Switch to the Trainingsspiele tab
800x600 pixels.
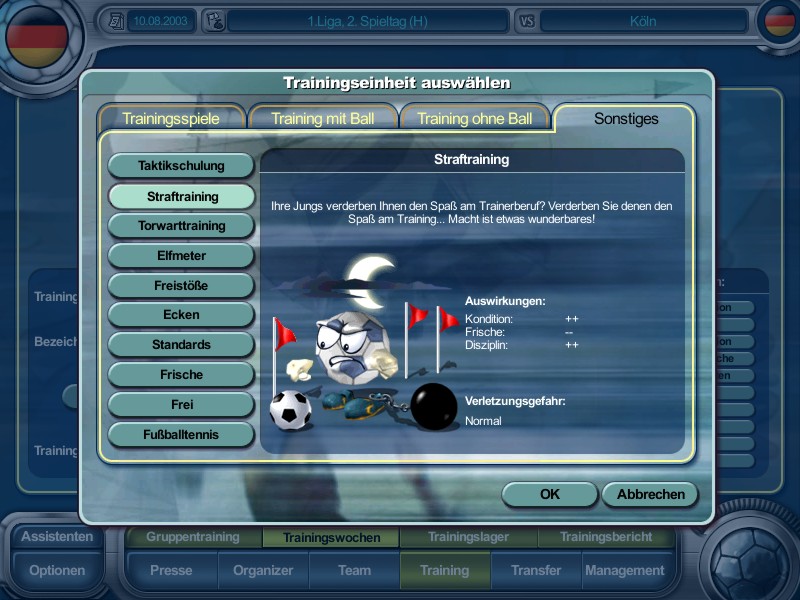(x=171, y=118)
